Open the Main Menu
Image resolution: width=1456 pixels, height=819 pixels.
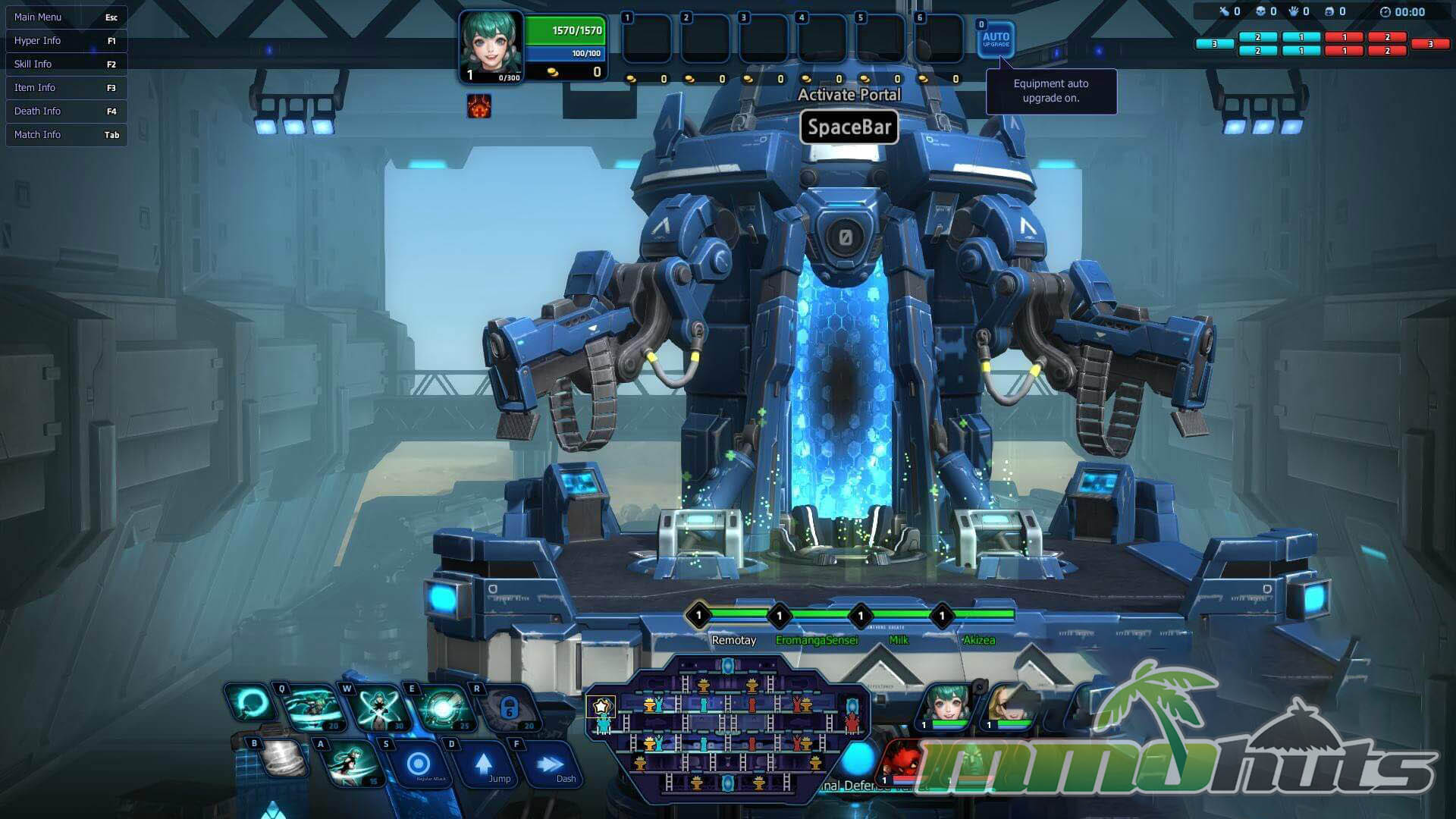66,17
